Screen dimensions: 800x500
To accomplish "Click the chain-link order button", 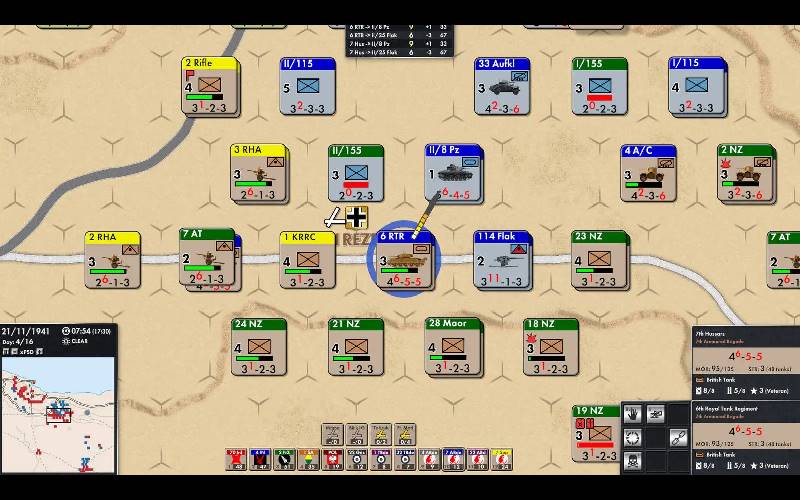I will 678,438.
